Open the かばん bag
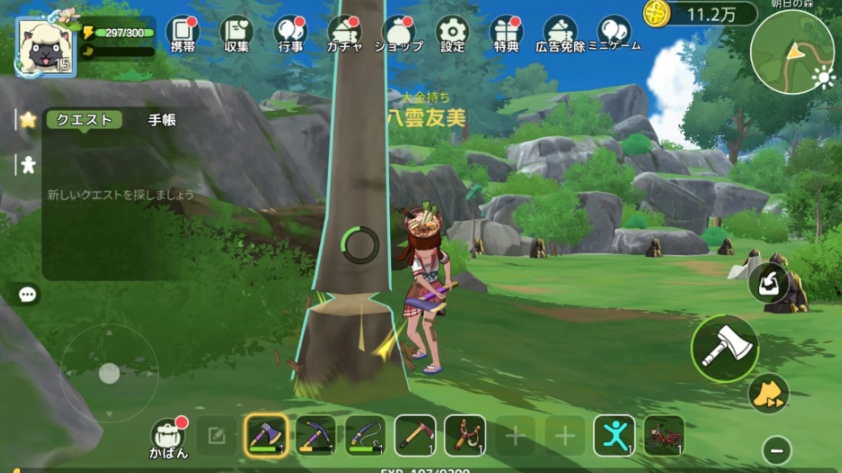Viewport: 842px width, 473px height. (x=167, y=435)
